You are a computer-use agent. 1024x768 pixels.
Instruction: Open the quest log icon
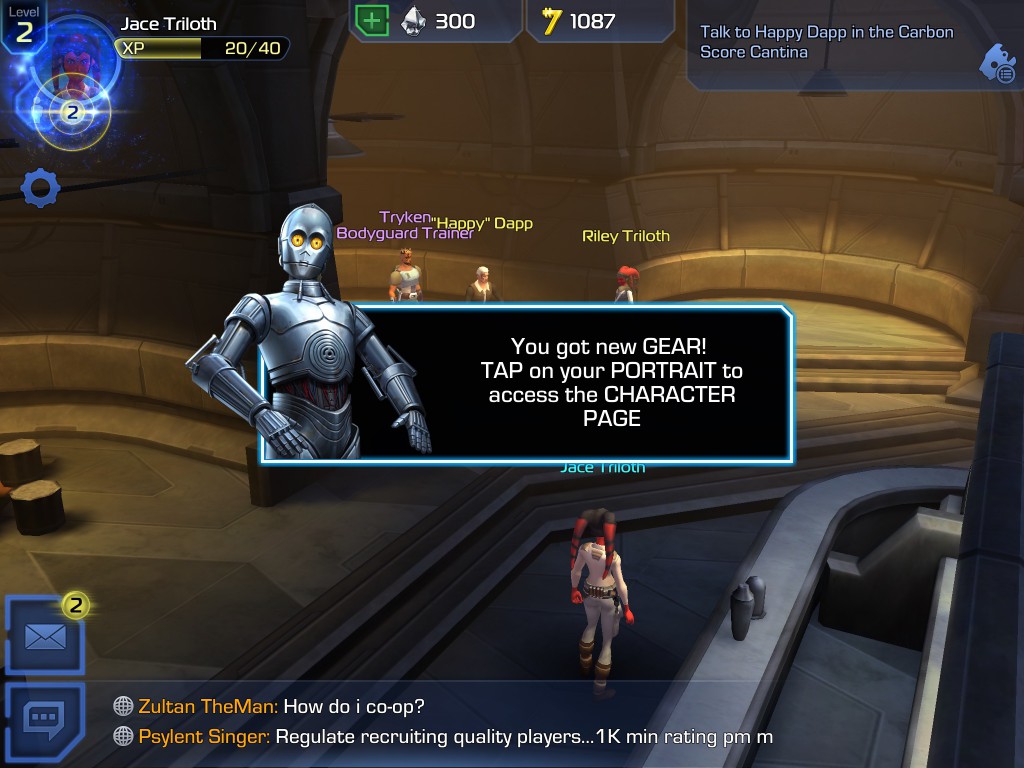(997, 63)
